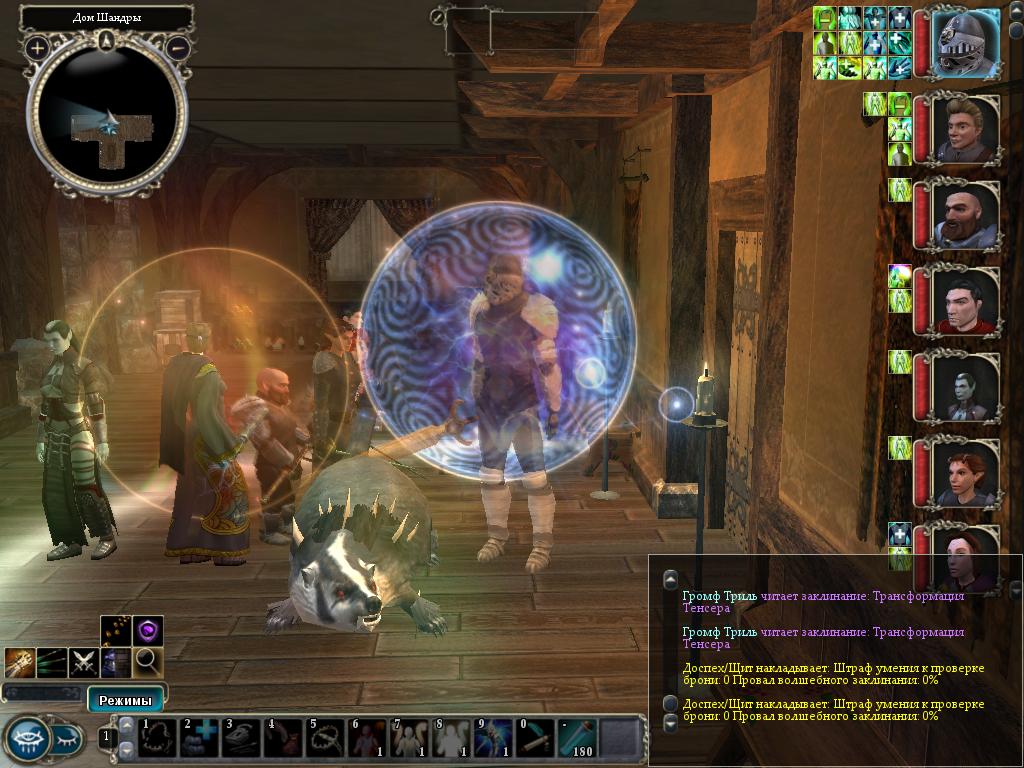1024x768 pixels.
Task: Toggle the closed eye button
Action: coord(66,739)
